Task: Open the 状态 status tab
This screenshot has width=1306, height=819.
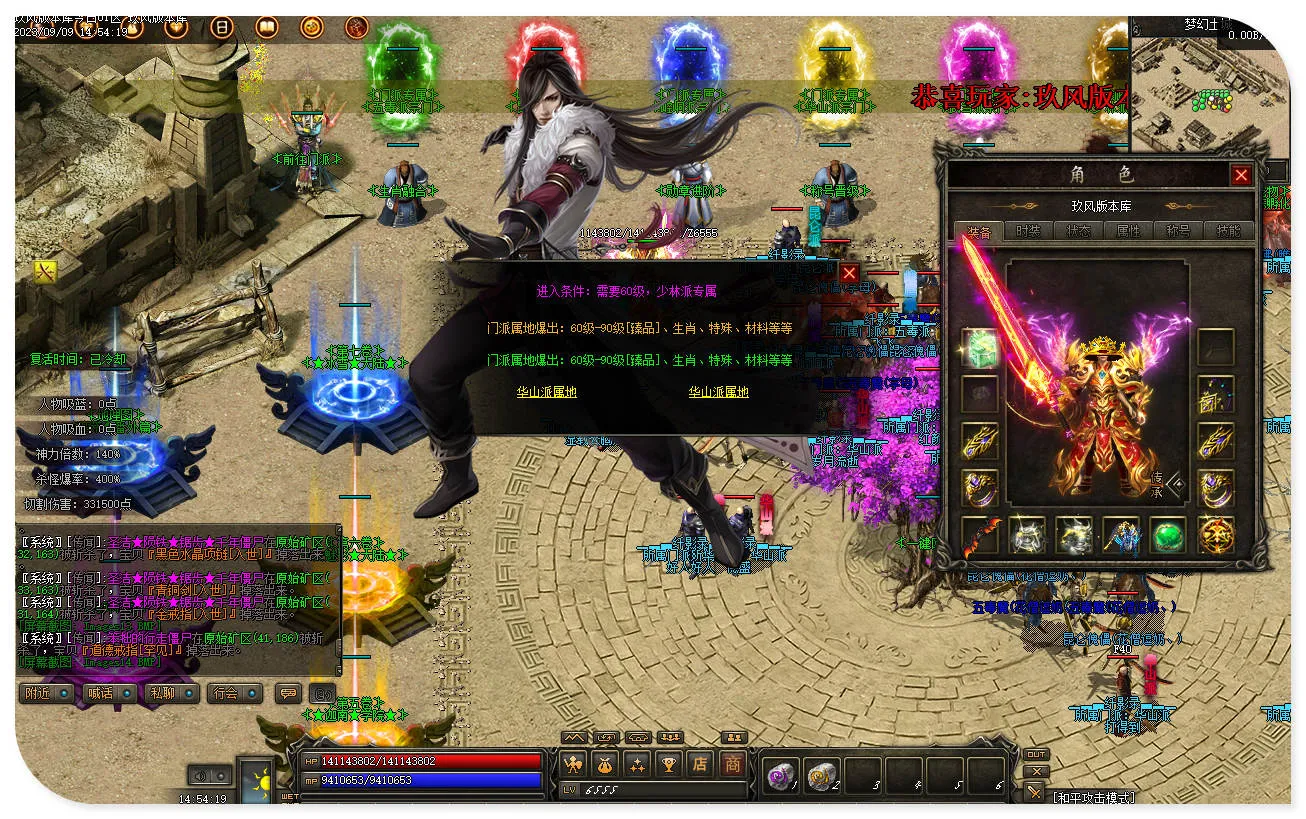Action: click(x=1078, y=230)
